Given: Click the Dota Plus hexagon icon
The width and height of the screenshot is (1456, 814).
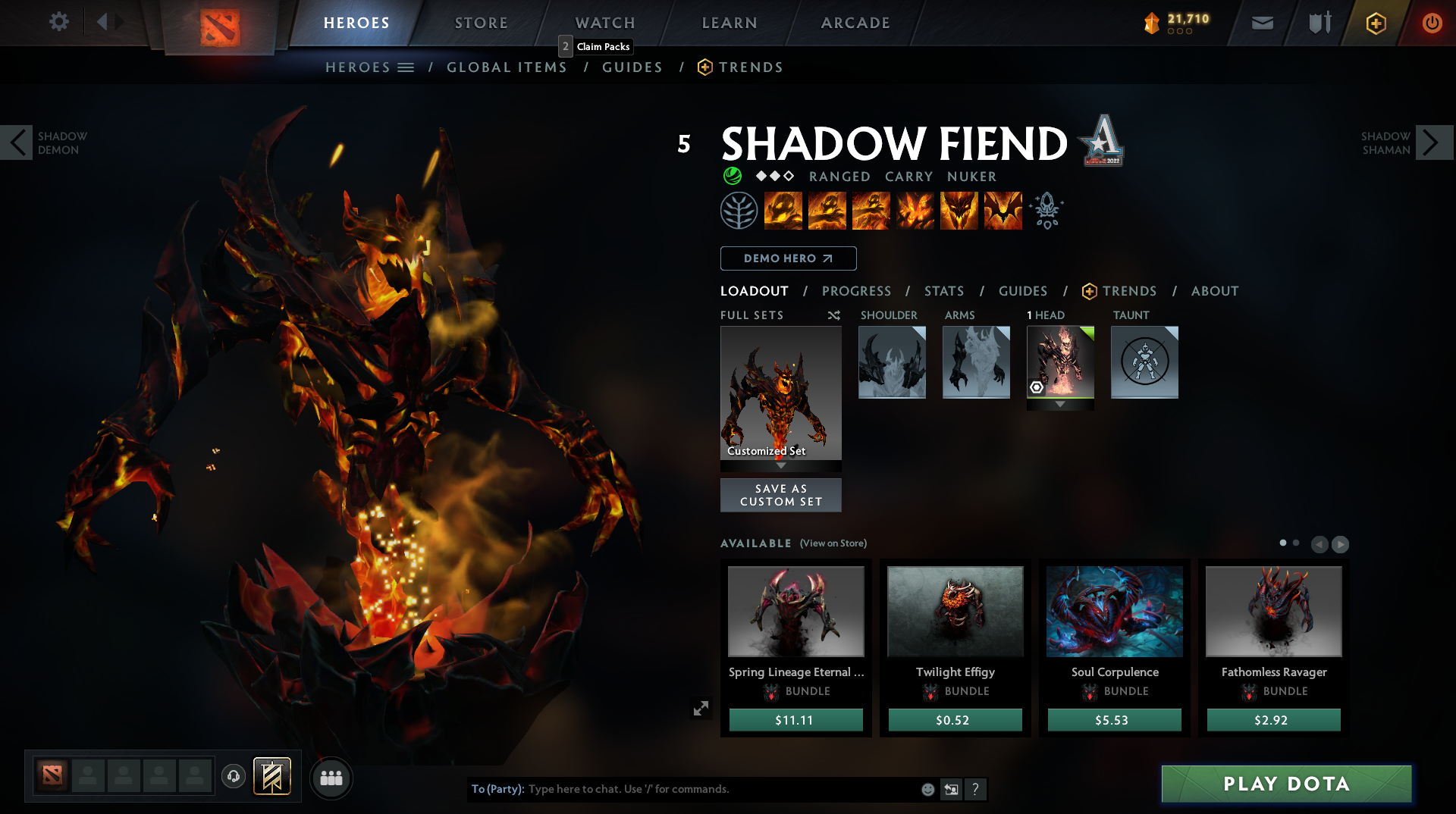Looking at the screenshot, I should click(x=1376, y=23).
